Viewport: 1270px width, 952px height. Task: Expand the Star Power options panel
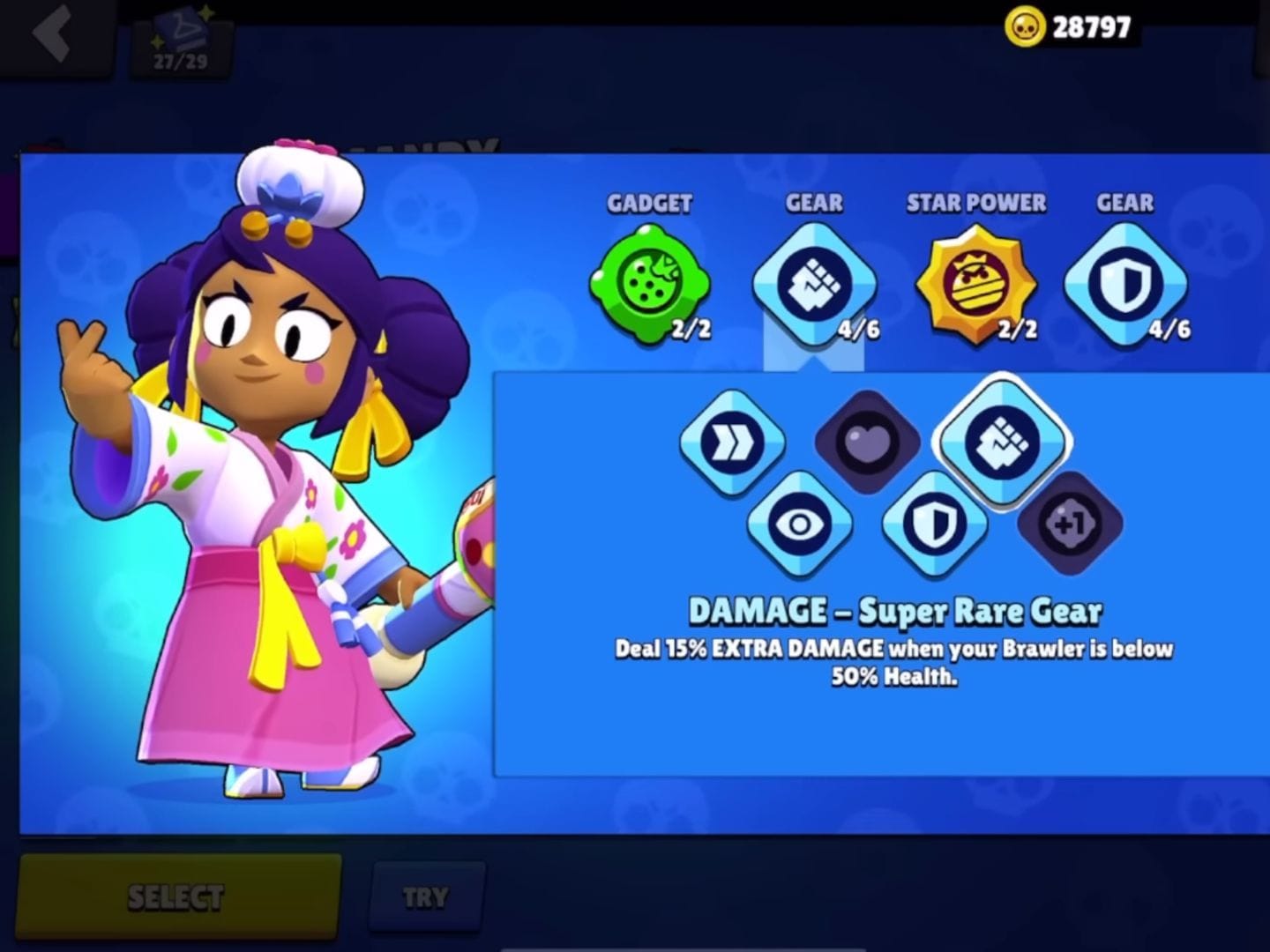(x=976, y=282)
